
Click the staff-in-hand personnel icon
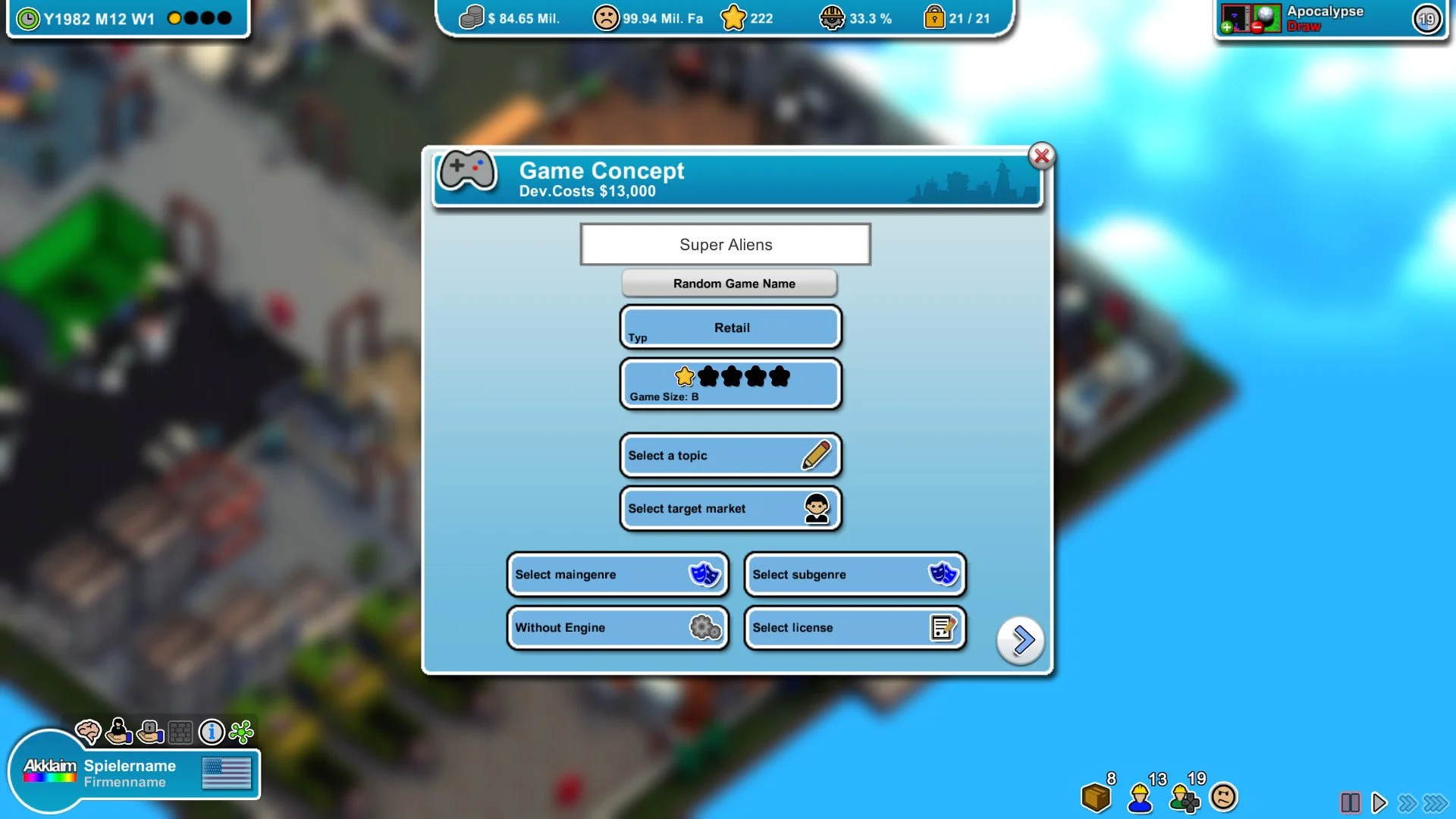[118, 730]
